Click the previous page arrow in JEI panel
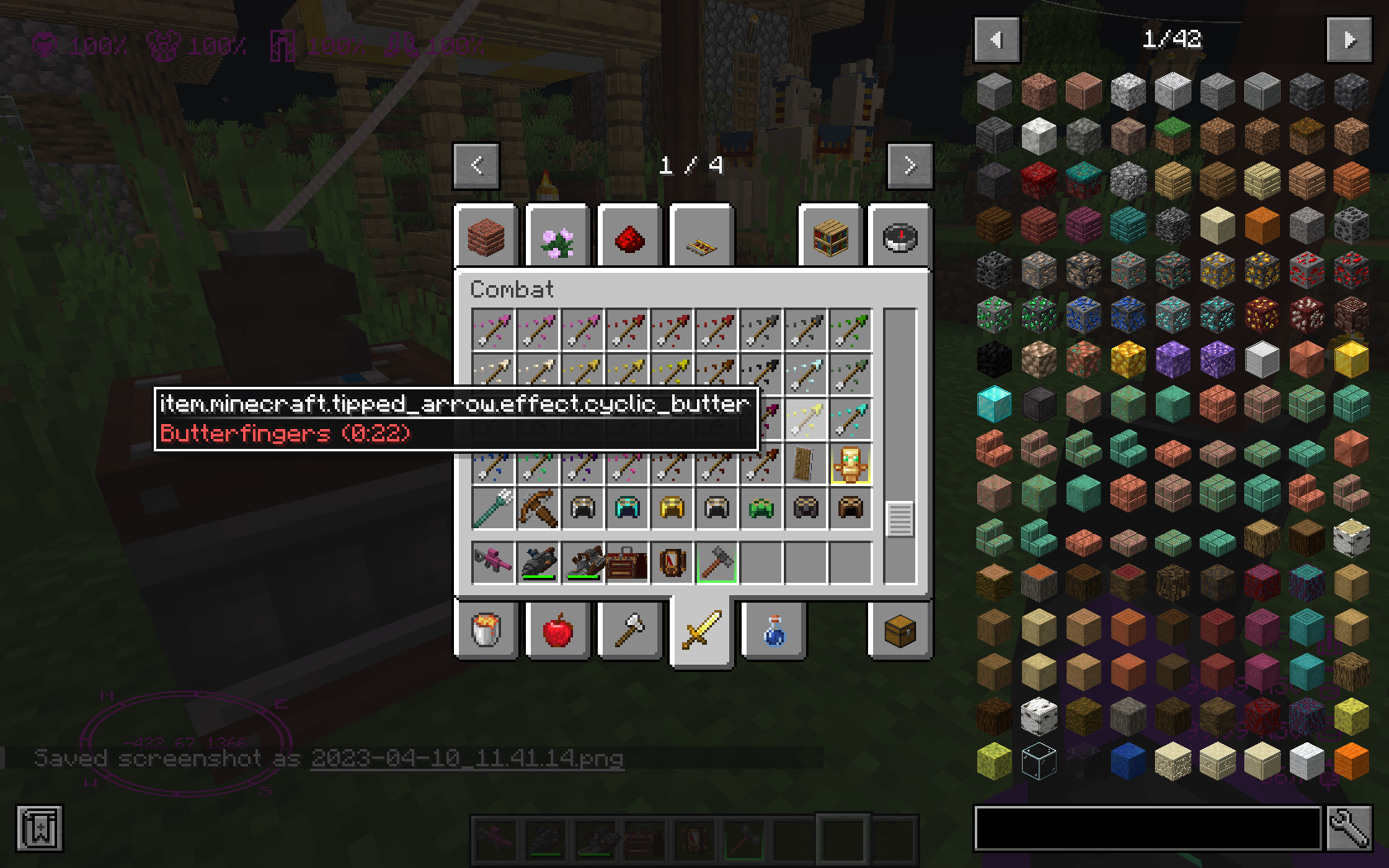This screenshot has height=868, width=1389. (997, 40)
